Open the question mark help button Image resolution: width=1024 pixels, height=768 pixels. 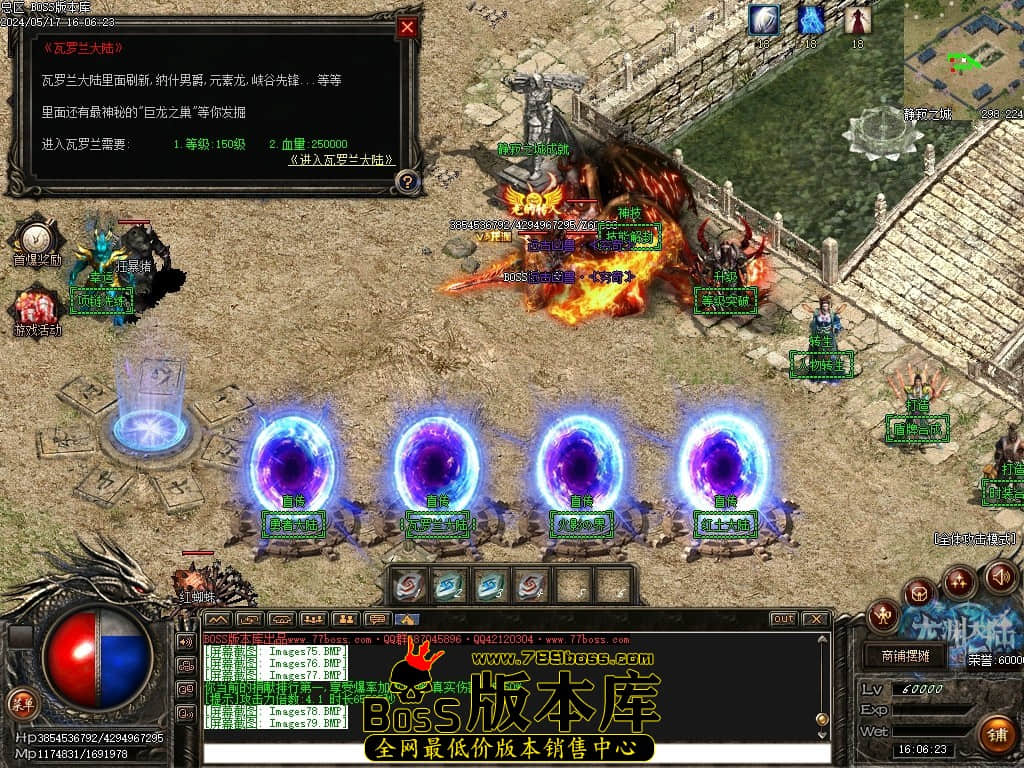tap(407, 182)
